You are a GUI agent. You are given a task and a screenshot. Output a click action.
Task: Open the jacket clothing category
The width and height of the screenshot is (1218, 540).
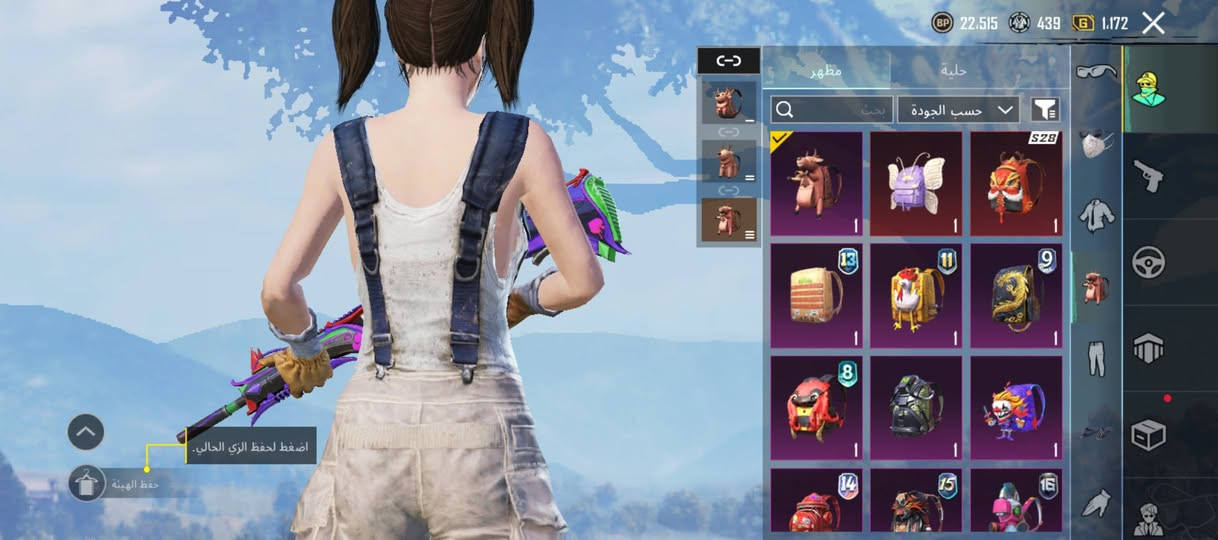(x=1097, y=215)
